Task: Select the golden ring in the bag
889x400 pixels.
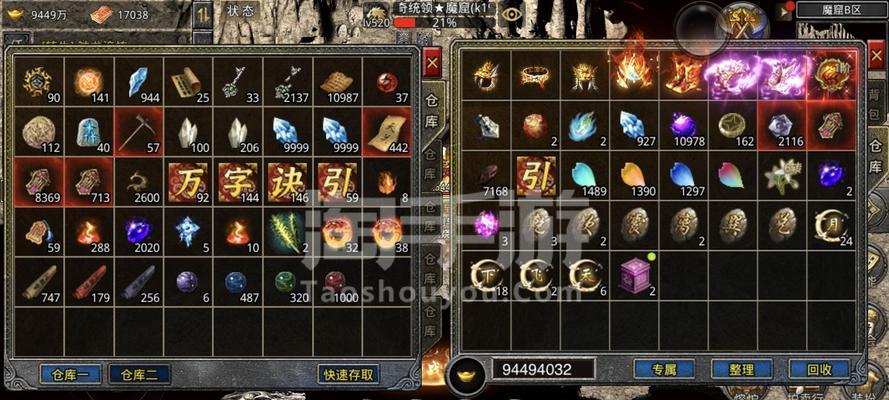Action: click(x=536, y=76)
